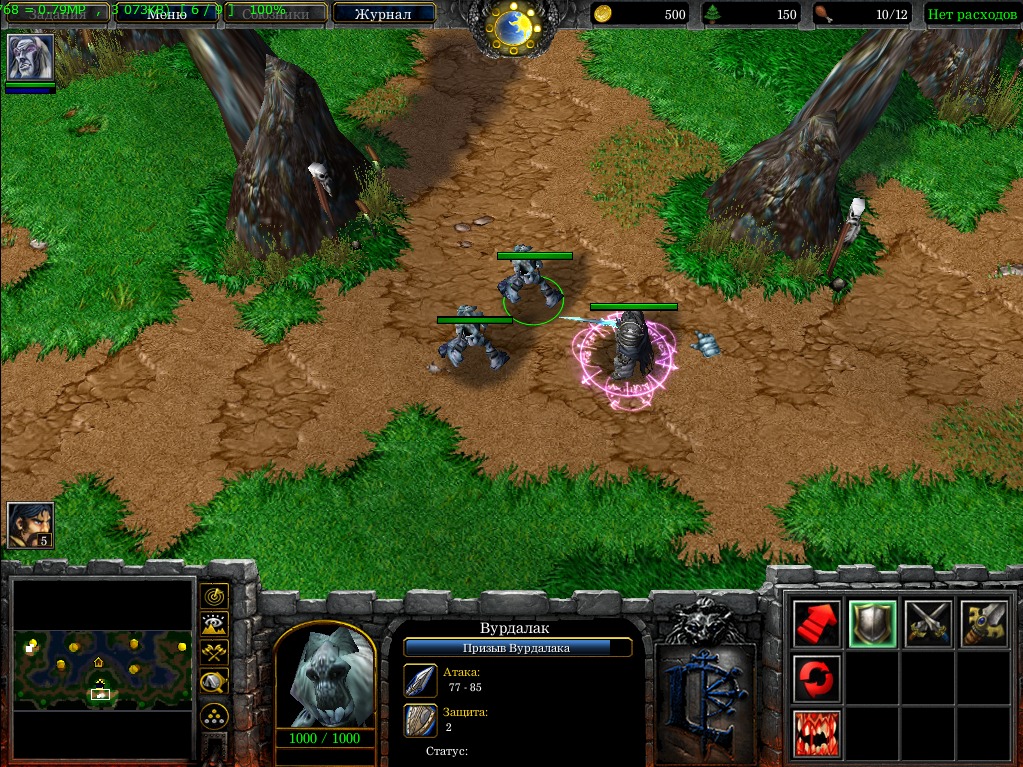Open the Журнал (Log) button
Viewport: 1023px width, 767px height.
[x=383, y=14]
